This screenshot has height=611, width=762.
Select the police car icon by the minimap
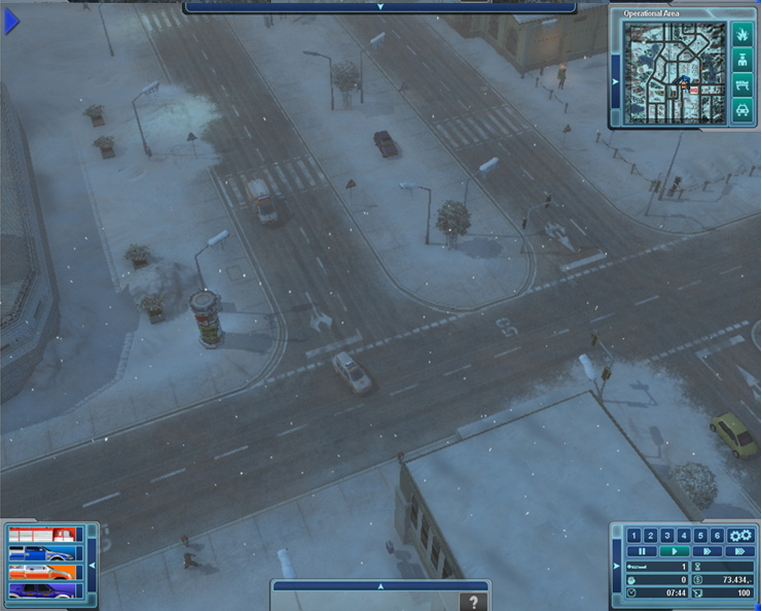pyautogui.click(x=742, y=110)
